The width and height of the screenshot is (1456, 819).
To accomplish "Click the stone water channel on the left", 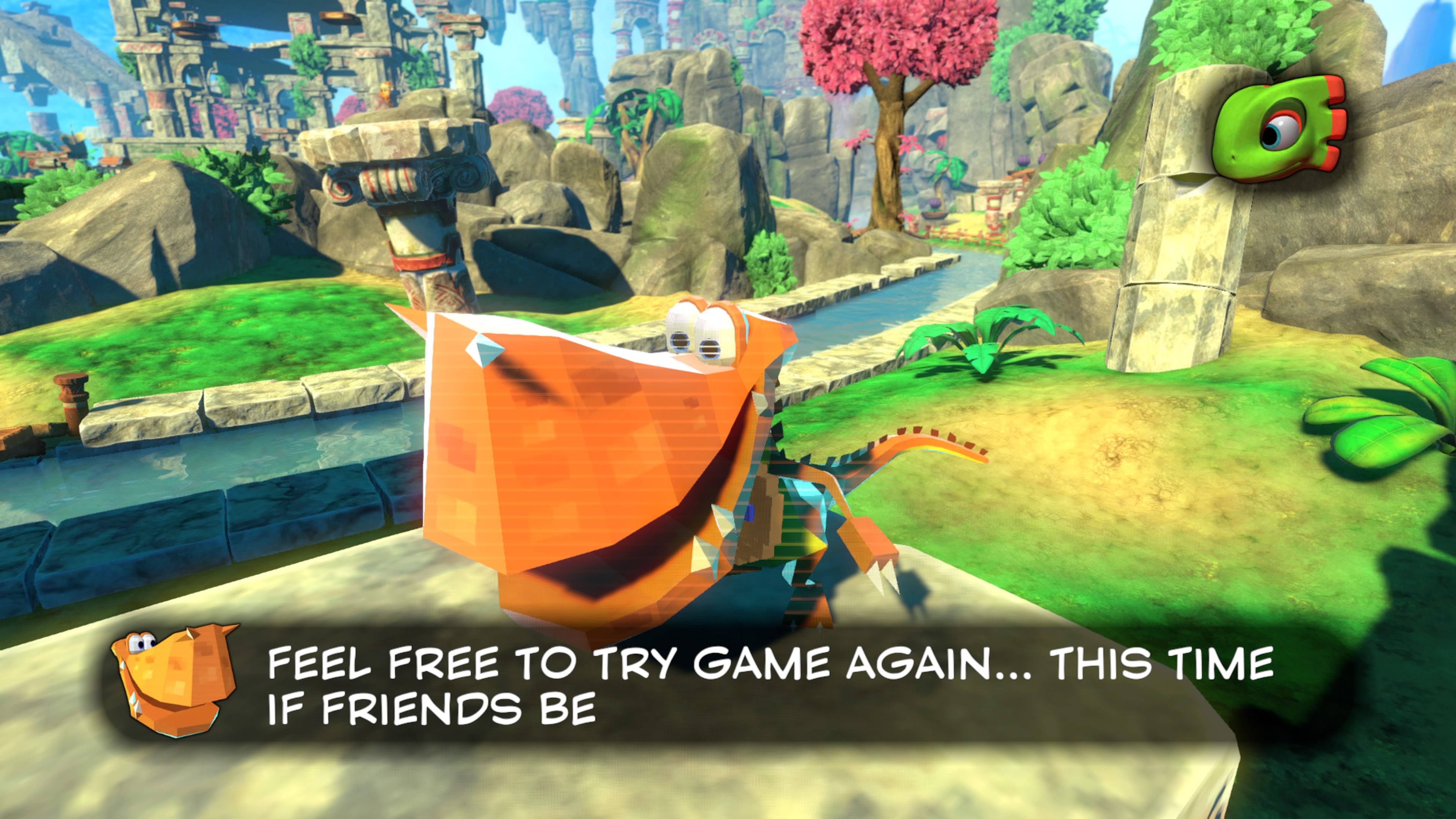I will tap(169, 497).
